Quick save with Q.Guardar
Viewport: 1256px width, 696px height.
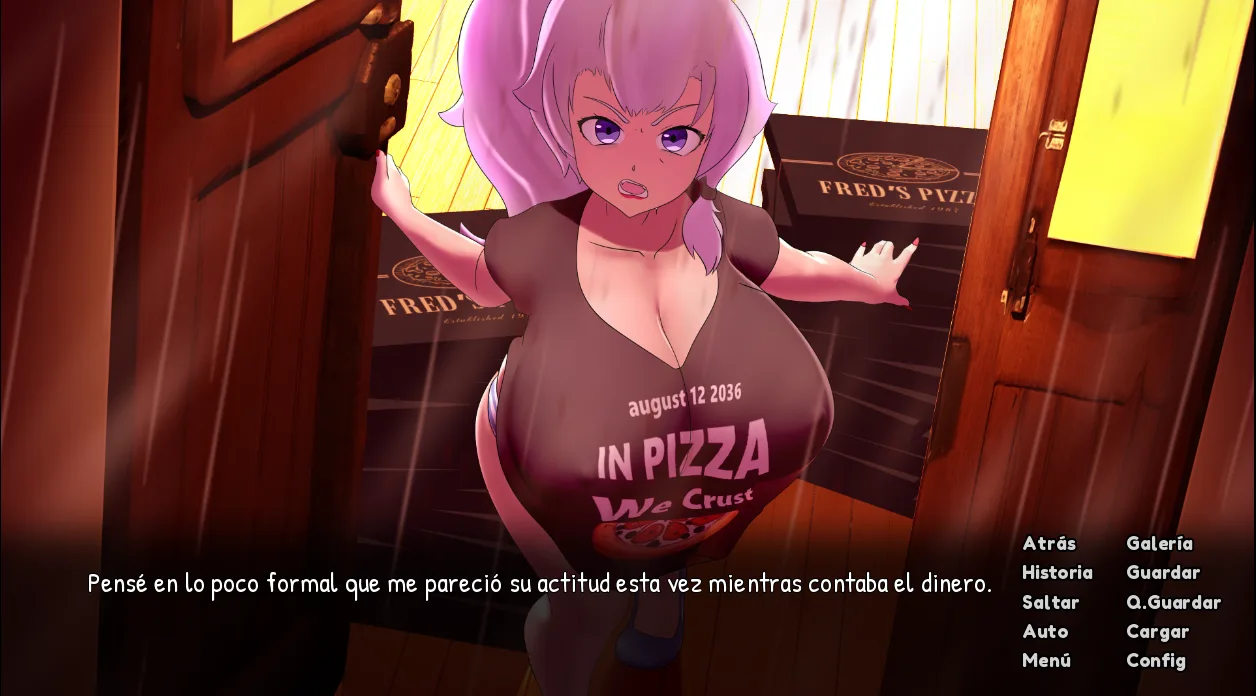click(1173, 602)
